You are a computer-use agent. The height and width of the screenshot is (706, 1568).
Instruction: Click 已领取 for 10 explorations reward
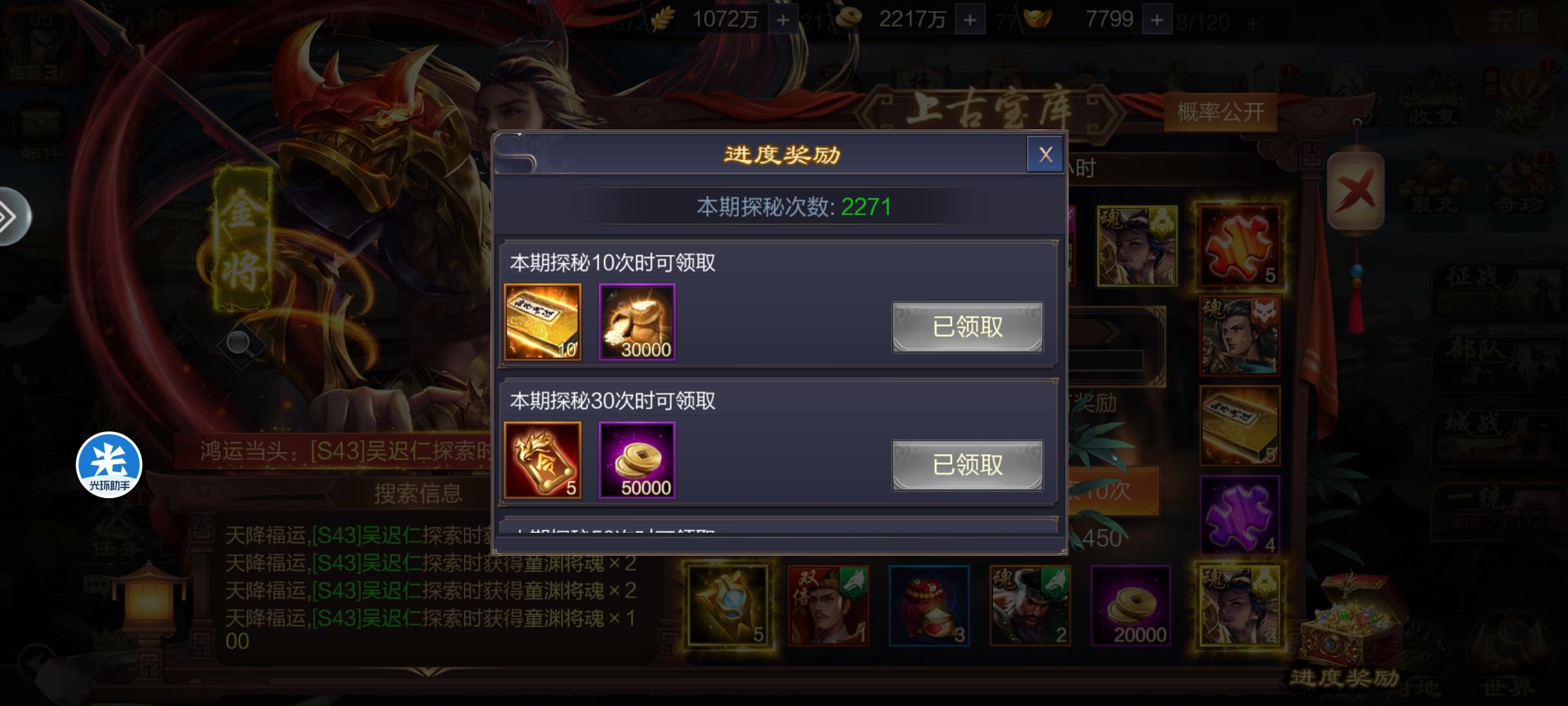967,327
